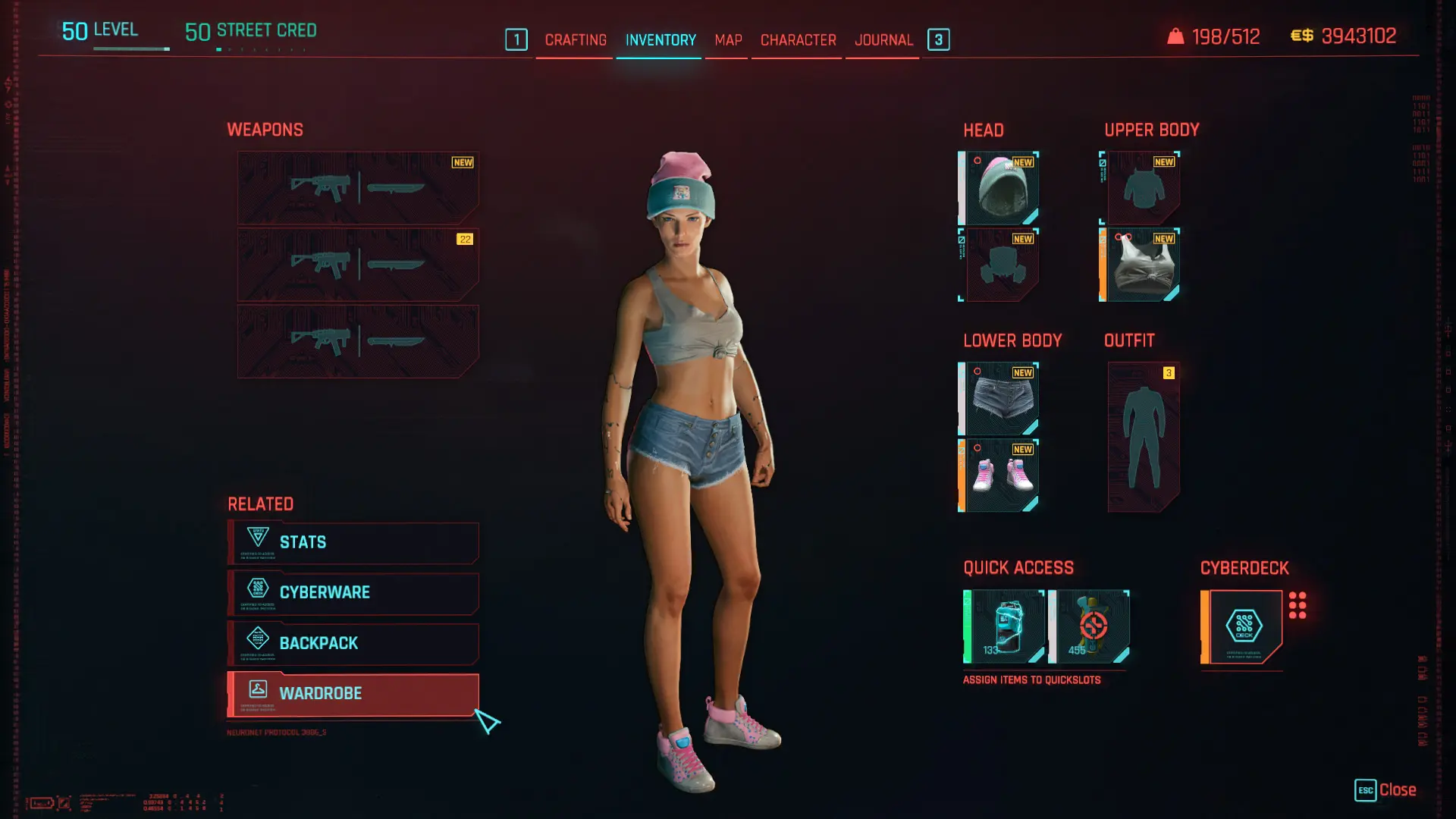This screenshot has width=1456, height=819.
Task: Select the pink sneakers slot
Action: [x=1001, y=475]
